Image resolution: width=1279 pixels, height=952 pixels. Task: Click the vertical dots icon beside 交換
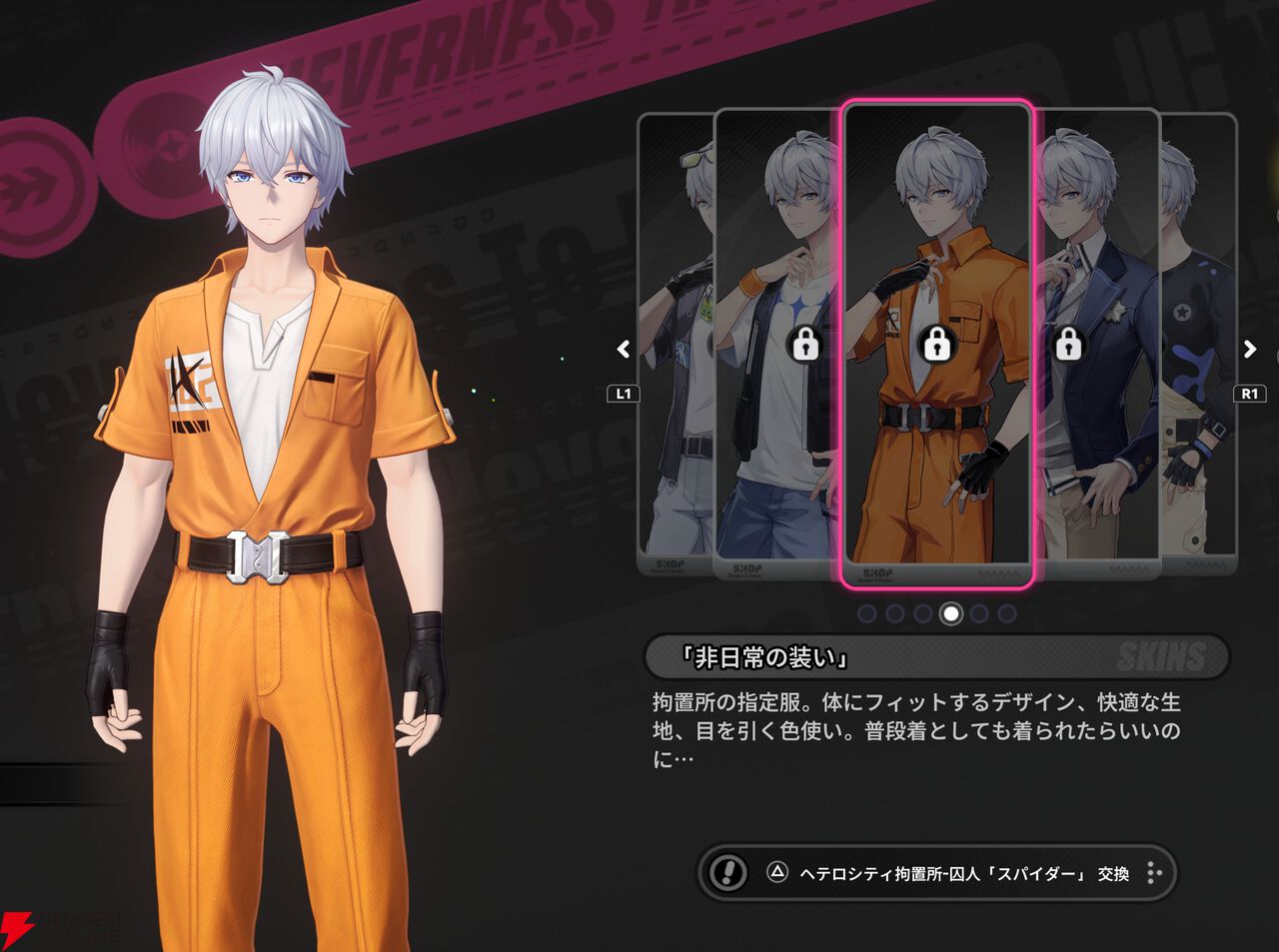click(1154, 874)
